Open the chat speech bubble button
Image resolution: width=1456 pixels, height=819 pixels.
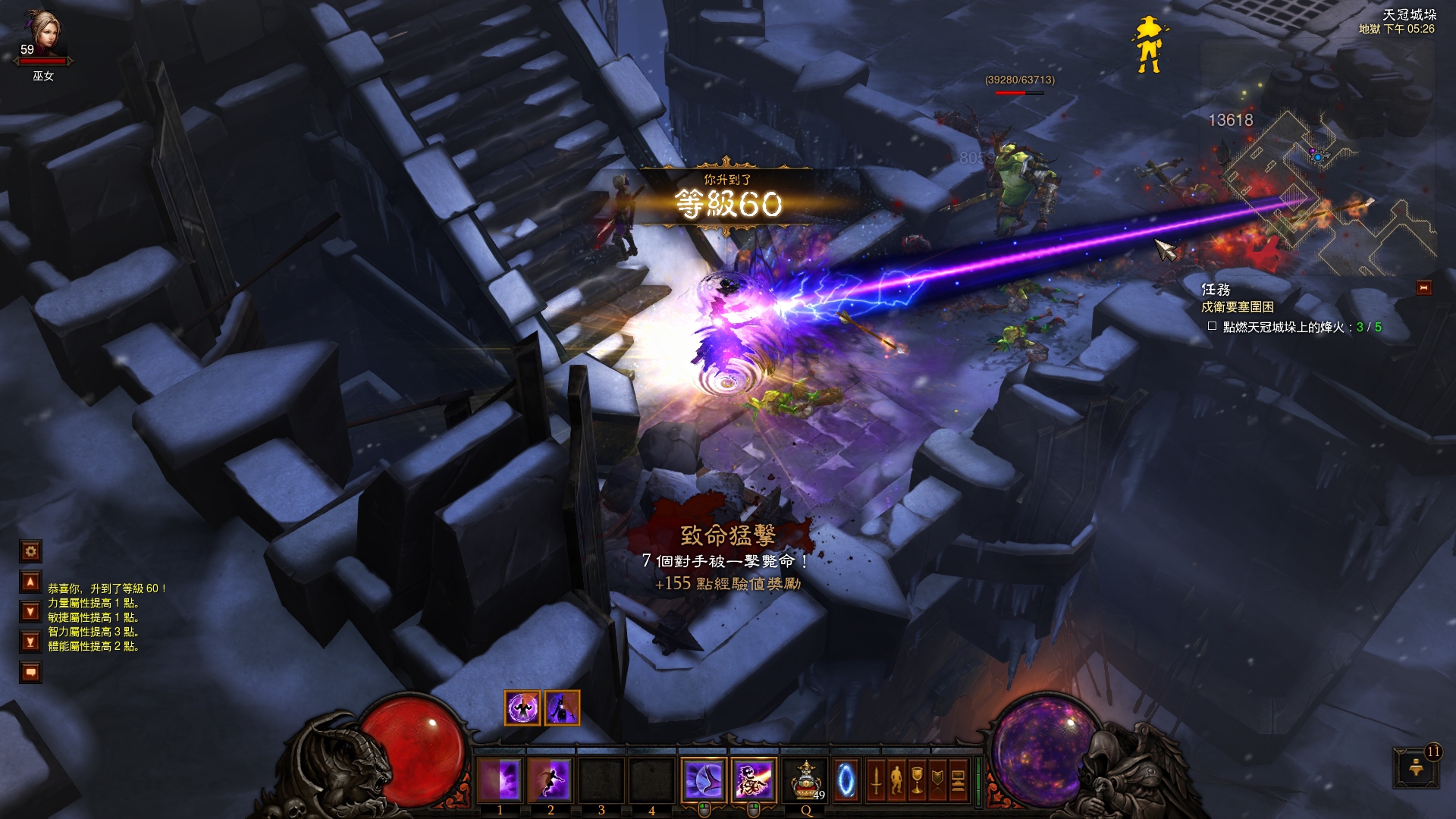30,672
